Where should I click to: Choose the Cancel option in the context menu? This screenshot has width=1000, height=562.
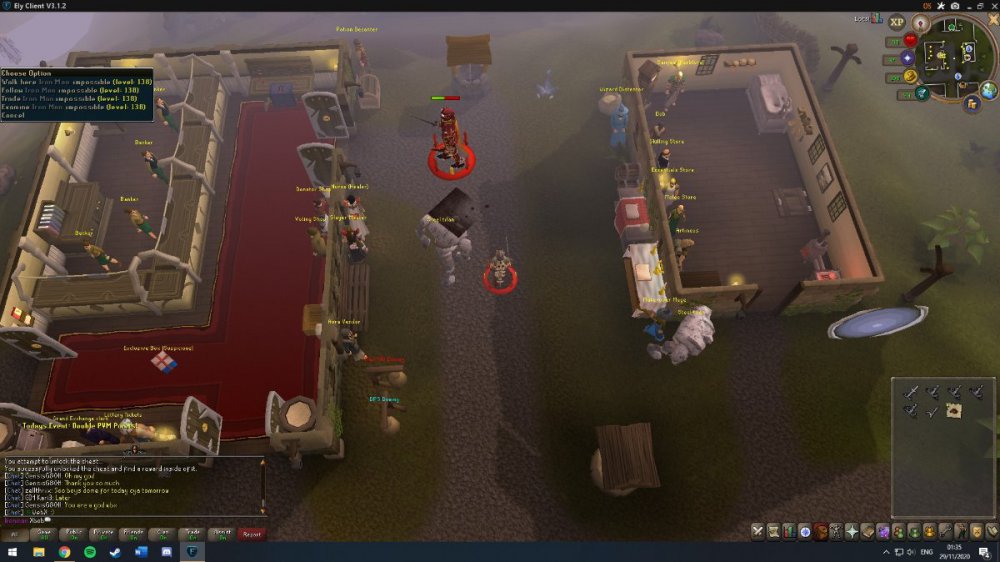[x=14, y=116]
